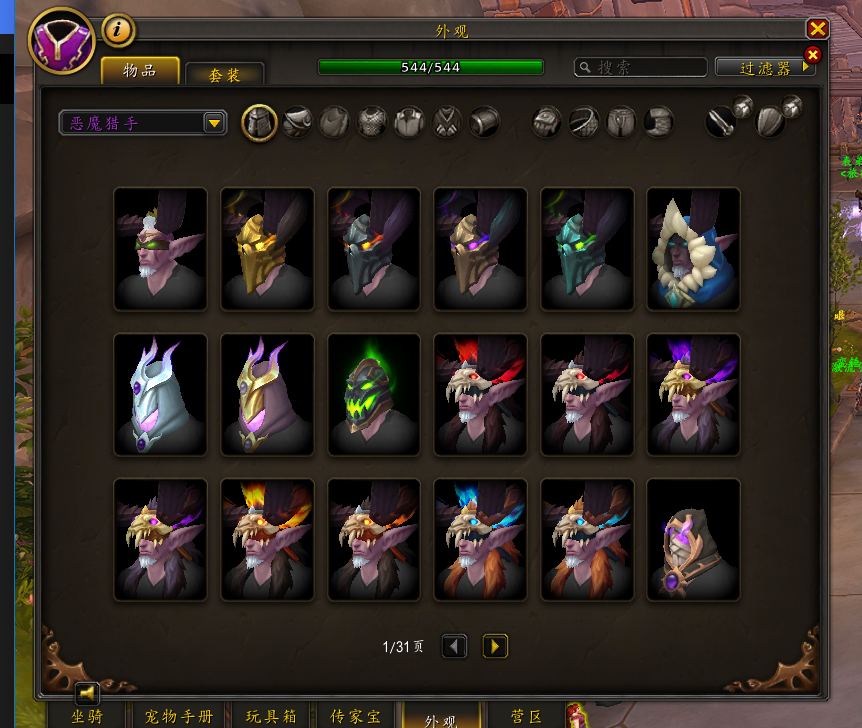Close the 外观 appearance window
The height and width of the screenshot is (728, 862).
[x=817, y=29]
